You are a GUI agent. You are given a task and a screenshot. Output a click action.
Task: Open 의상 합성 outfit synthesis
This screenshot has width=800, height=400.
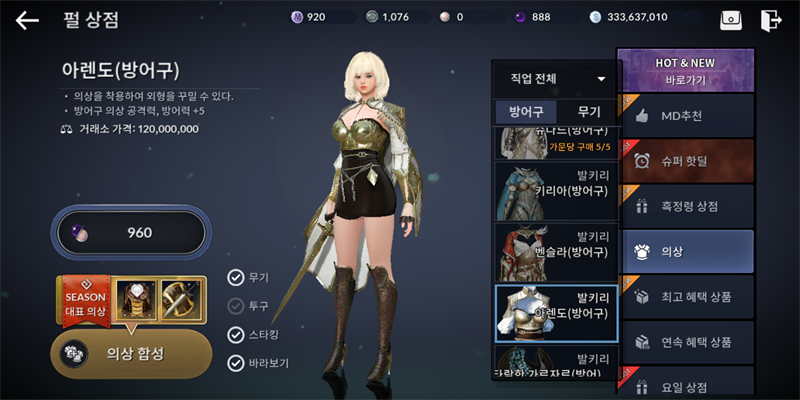click(x=131, y=353)
